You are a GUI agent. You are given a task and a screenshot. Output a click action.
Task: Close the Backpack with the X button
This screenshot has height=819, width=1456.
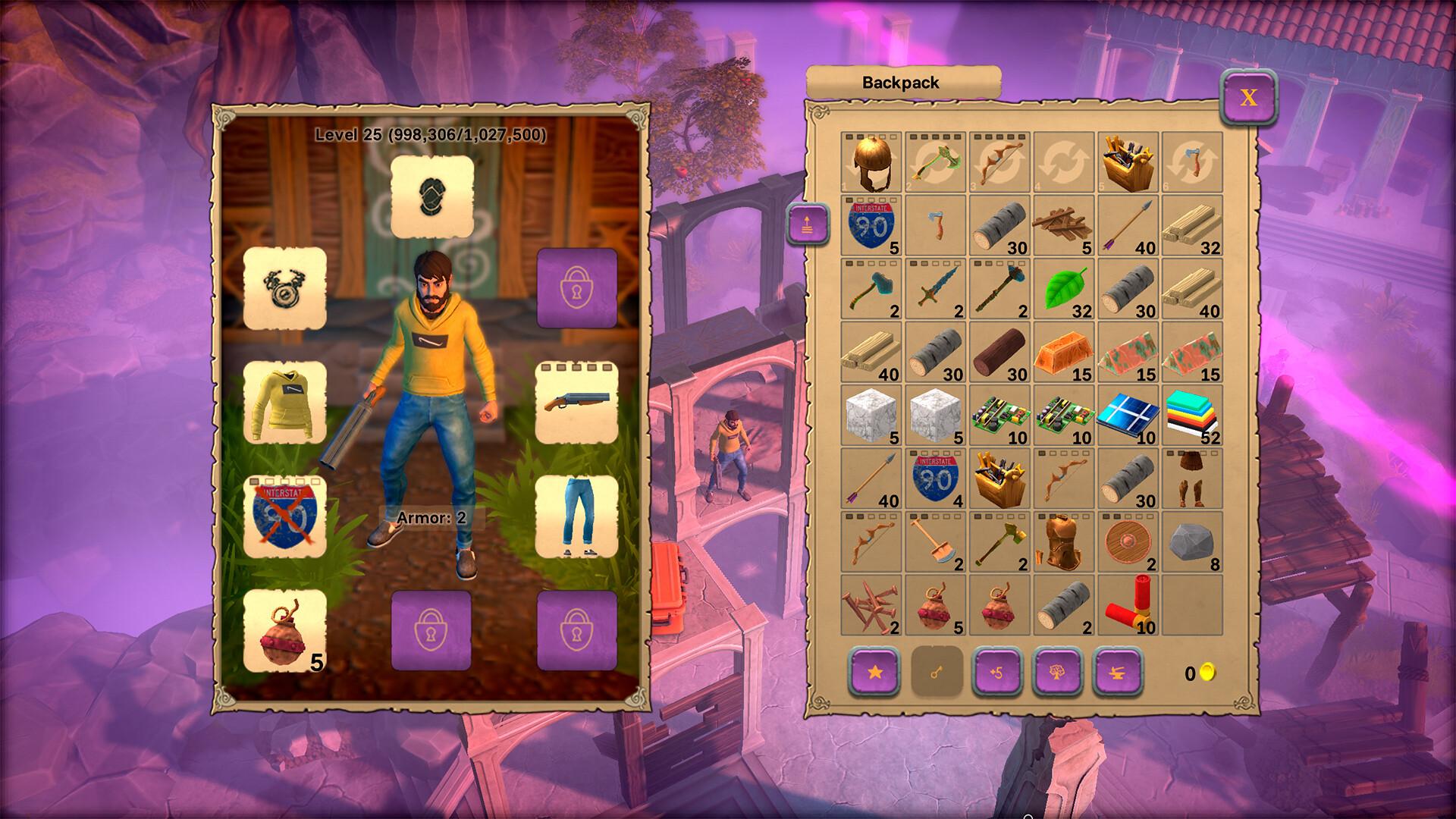[x=1248, y=97]
